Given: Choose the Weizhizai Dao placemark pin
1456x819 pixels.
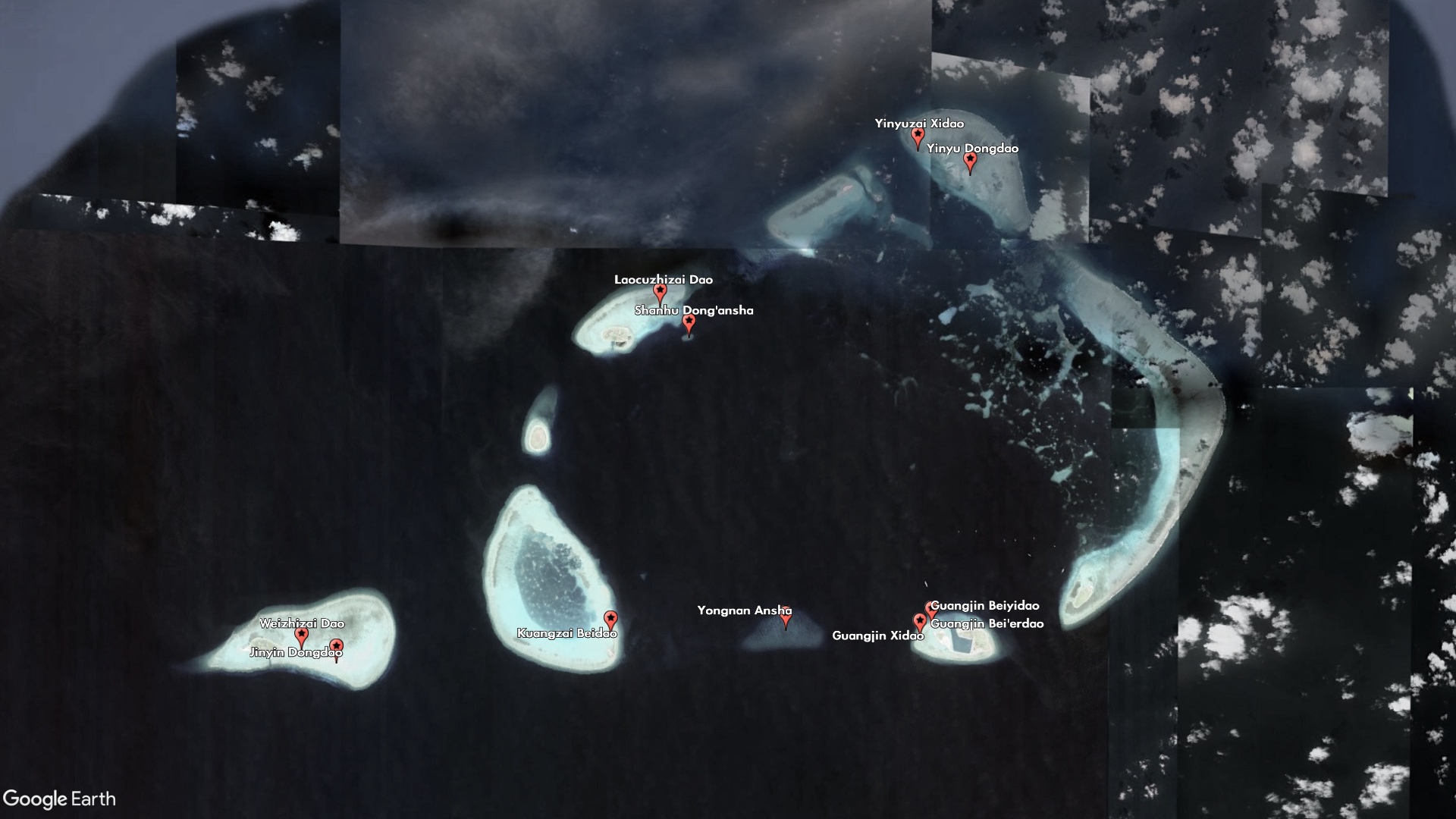Looking at the screenshot, I should click(x=302, y=635).
